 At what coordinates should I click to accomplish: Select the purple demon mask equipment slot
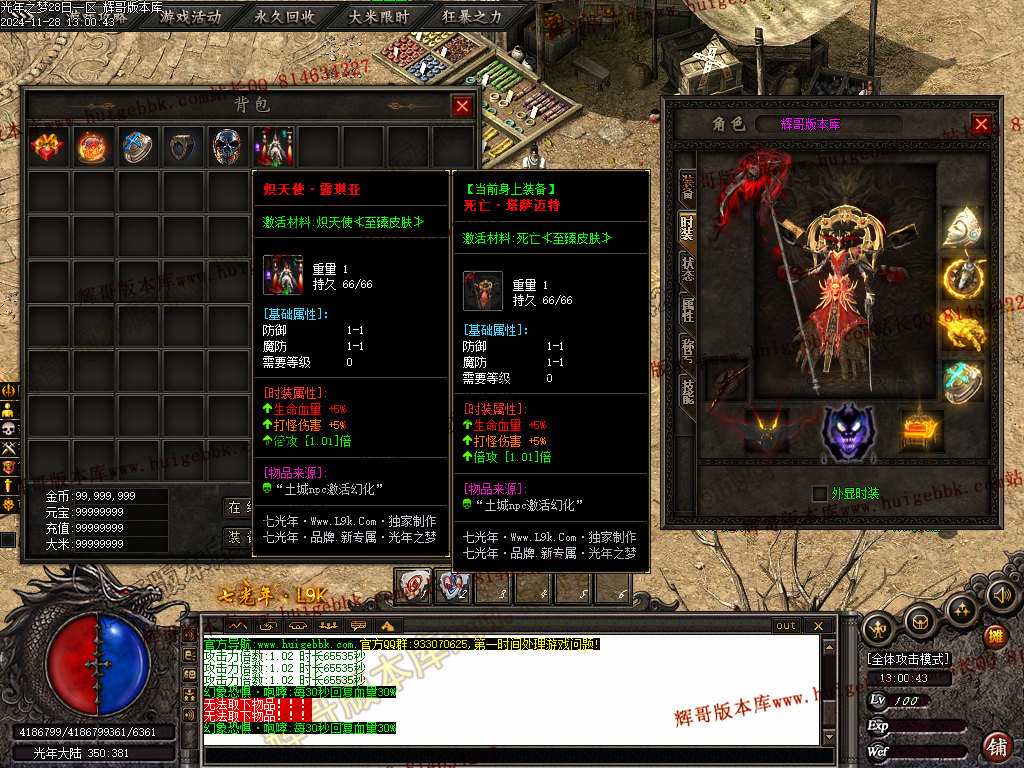[848, 432]
